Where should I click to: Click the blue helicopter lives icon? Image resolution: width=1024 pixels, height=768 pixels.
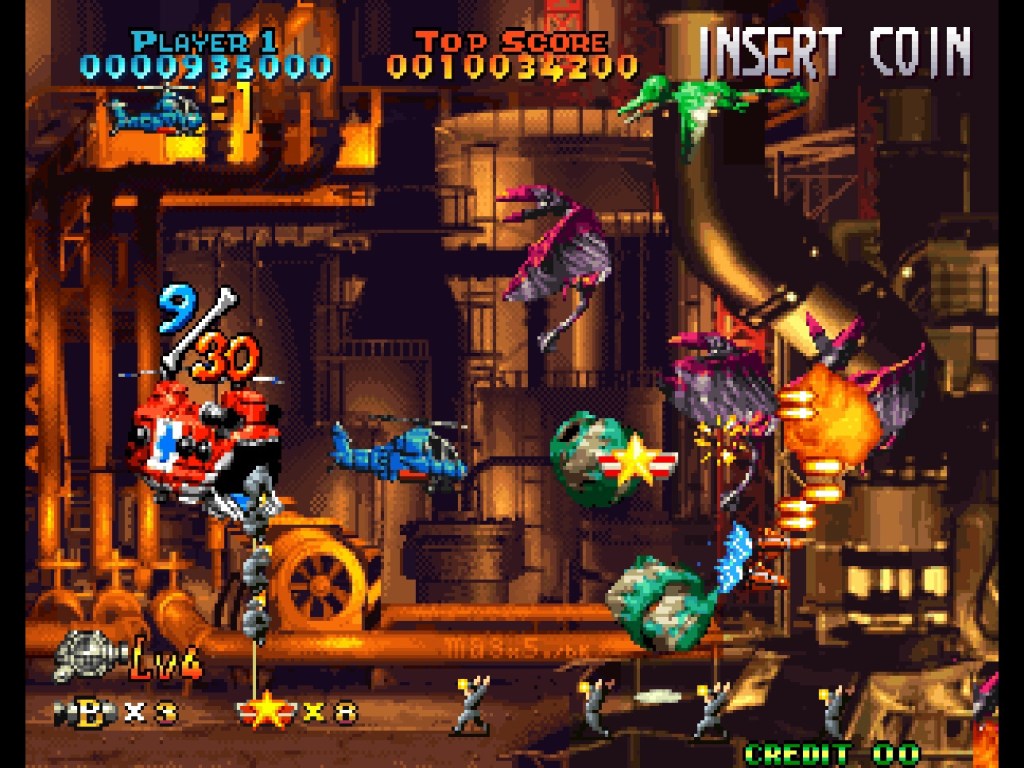click(x=157, y=113)
